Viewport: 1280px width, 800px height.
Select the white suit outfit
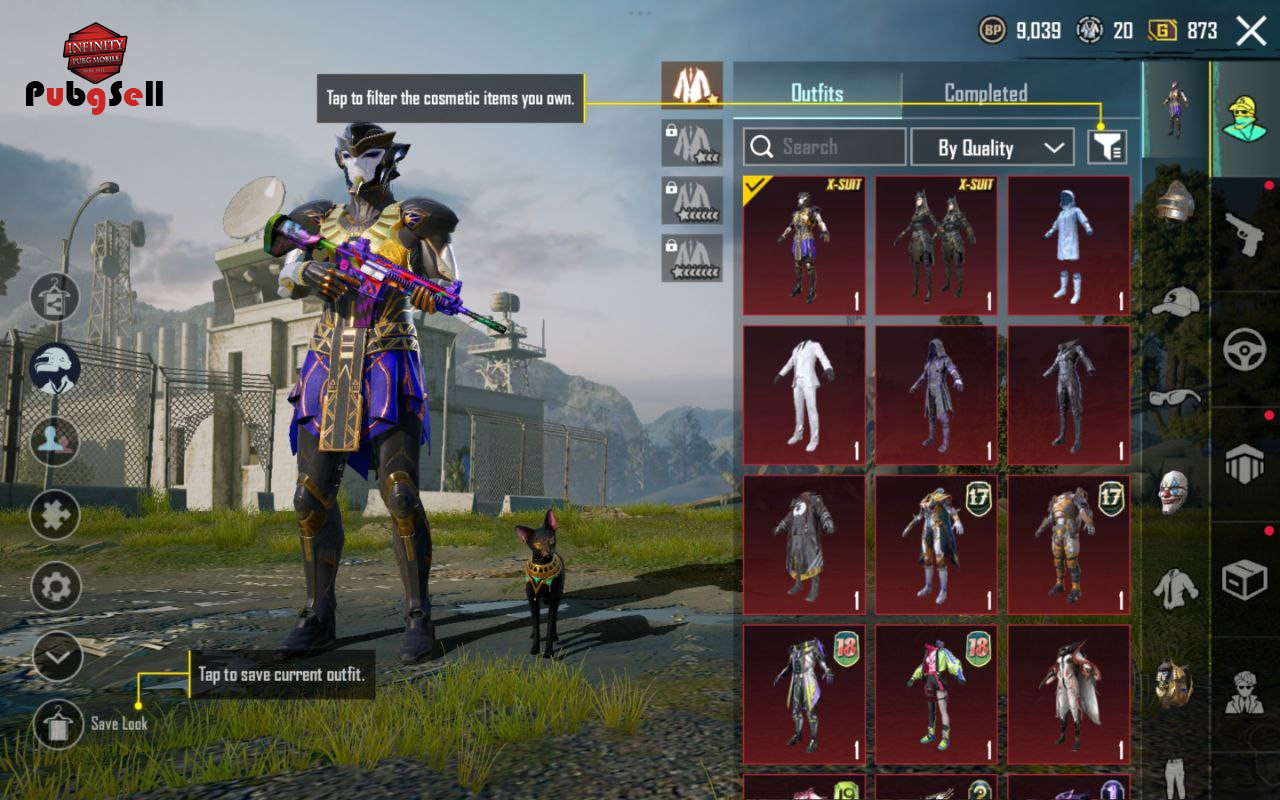pos(804,395)
